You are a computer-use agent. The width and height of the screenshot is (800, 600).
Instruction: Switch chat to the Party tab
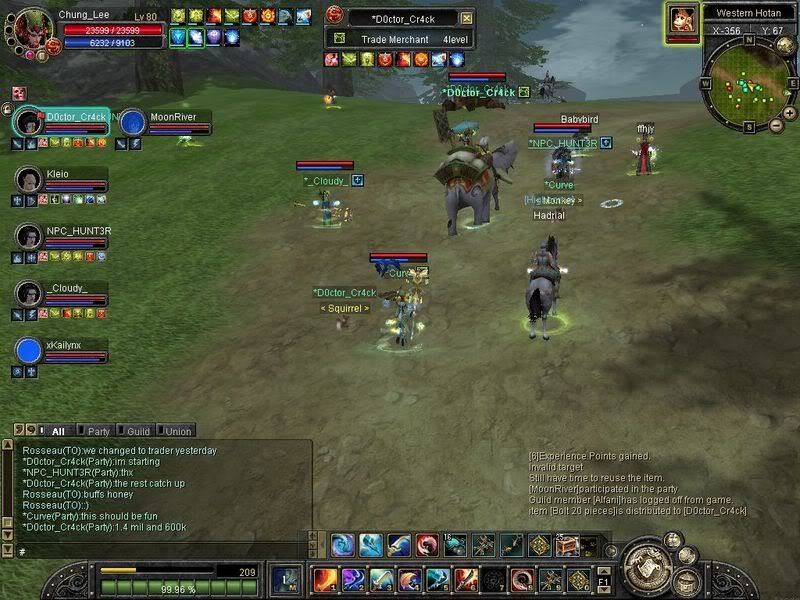point(98,431)
